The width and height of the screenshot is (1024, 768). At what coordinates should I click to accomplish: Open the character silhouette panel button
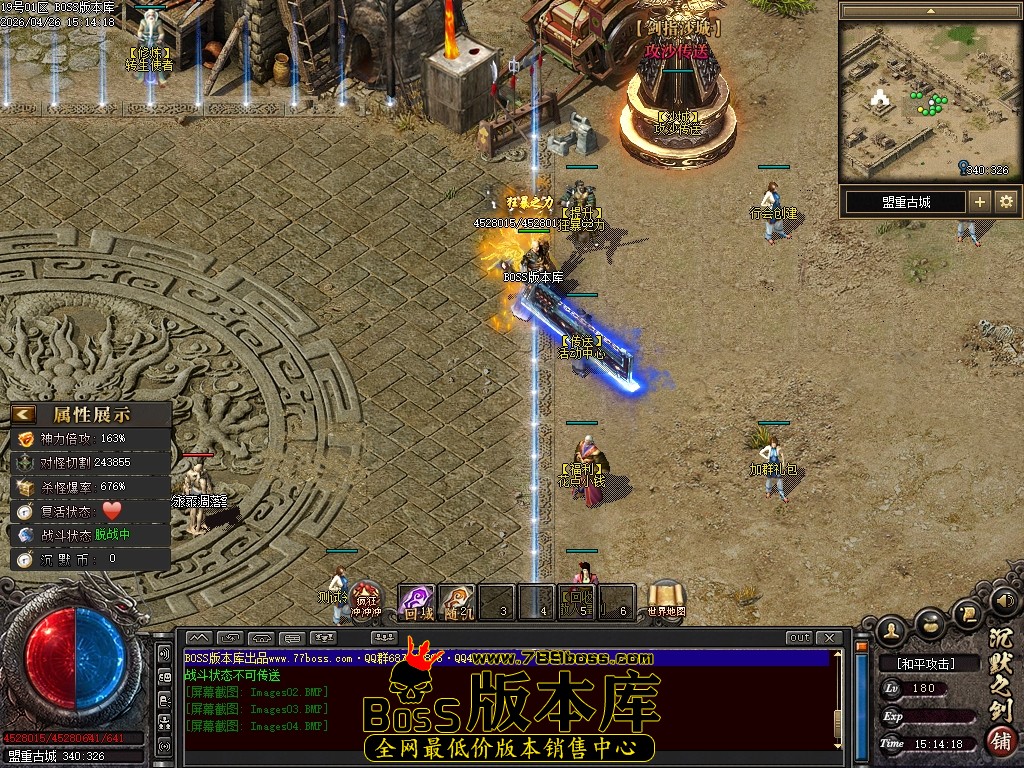[x=893, y=628]
